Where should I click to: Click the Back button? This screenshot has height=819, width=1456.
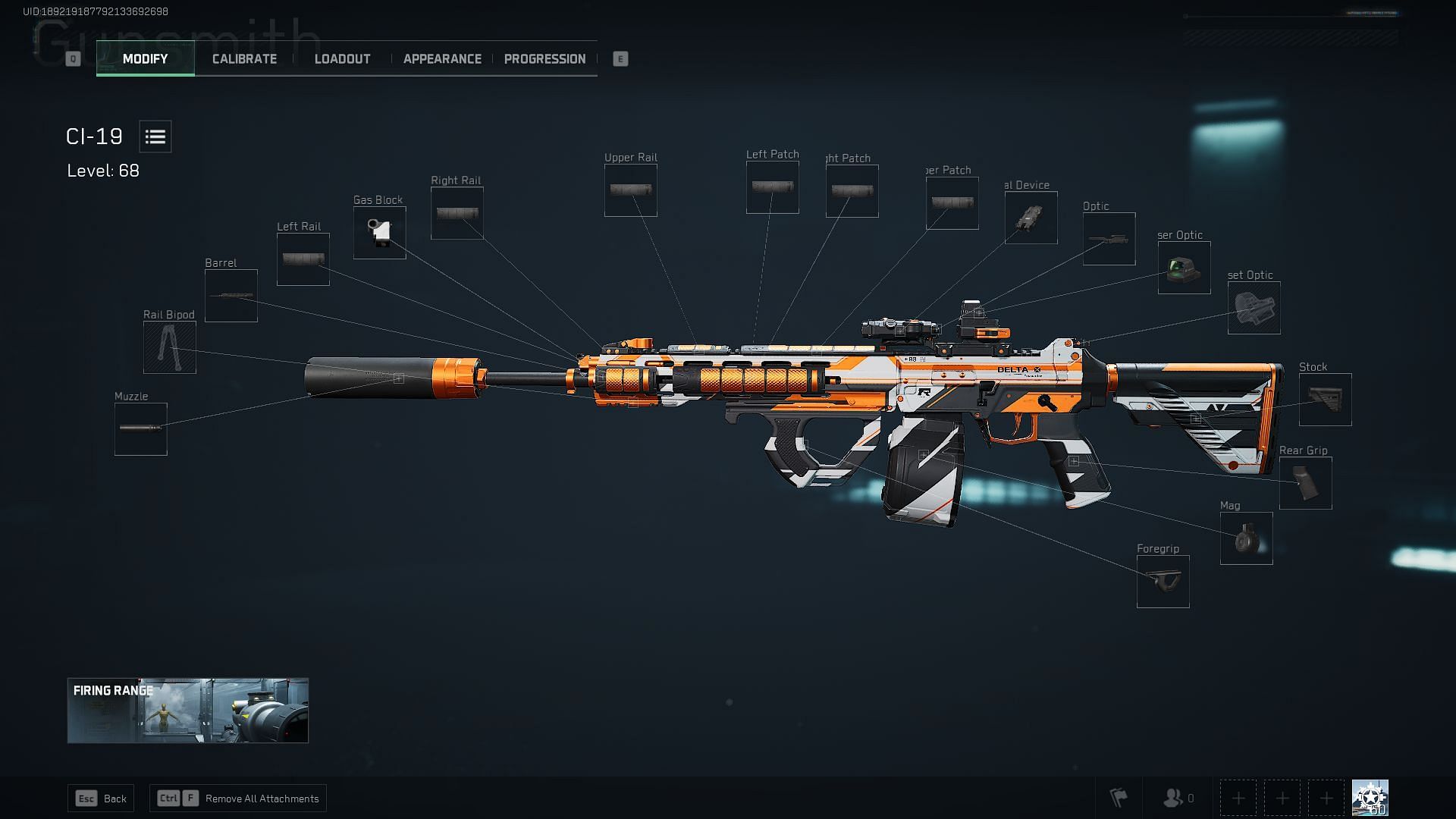click(101, 799)
